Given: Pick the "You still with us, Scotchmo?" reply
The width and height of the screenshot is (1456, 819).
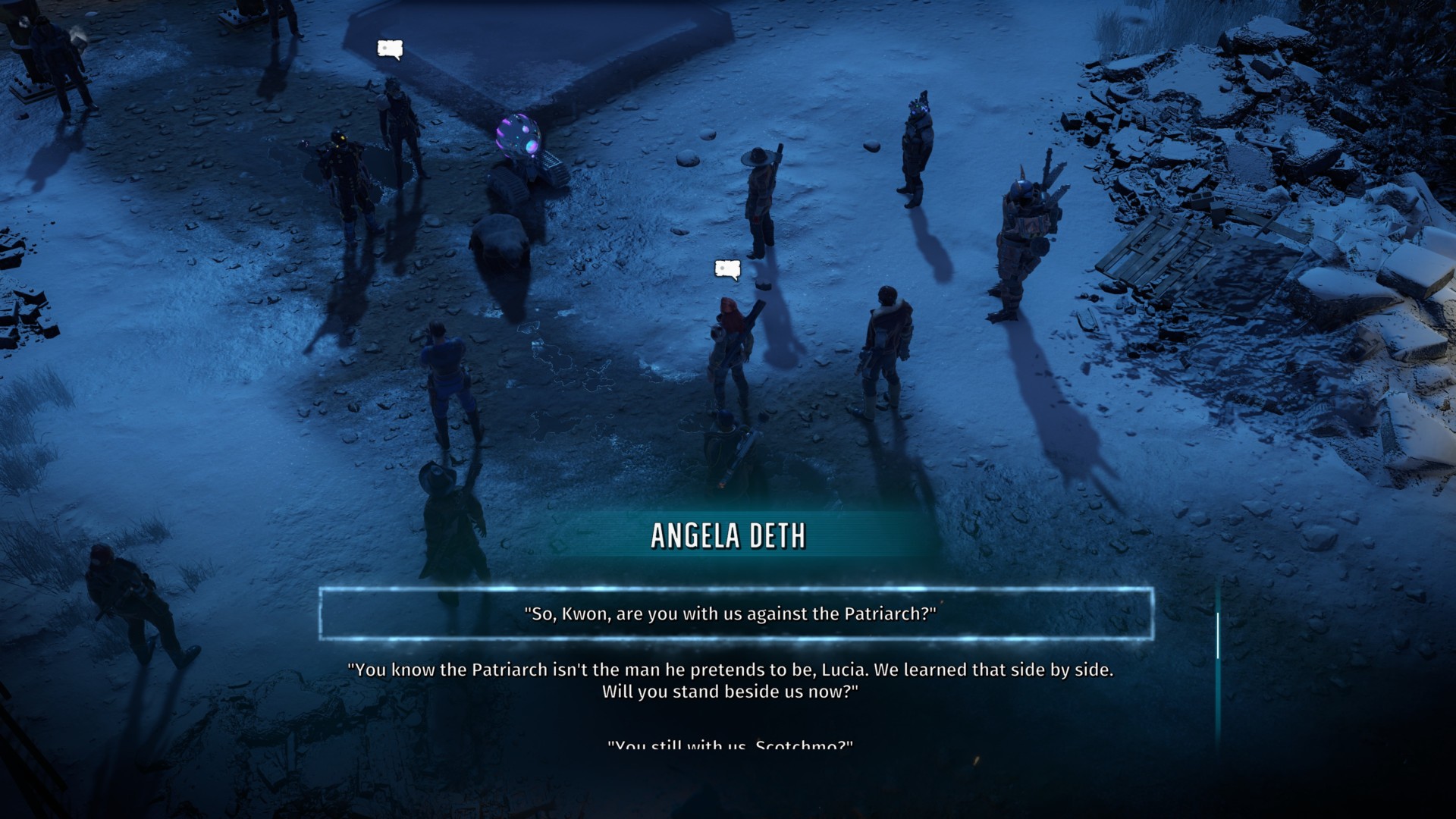Looking at the screenshot, I should (730, 745).
